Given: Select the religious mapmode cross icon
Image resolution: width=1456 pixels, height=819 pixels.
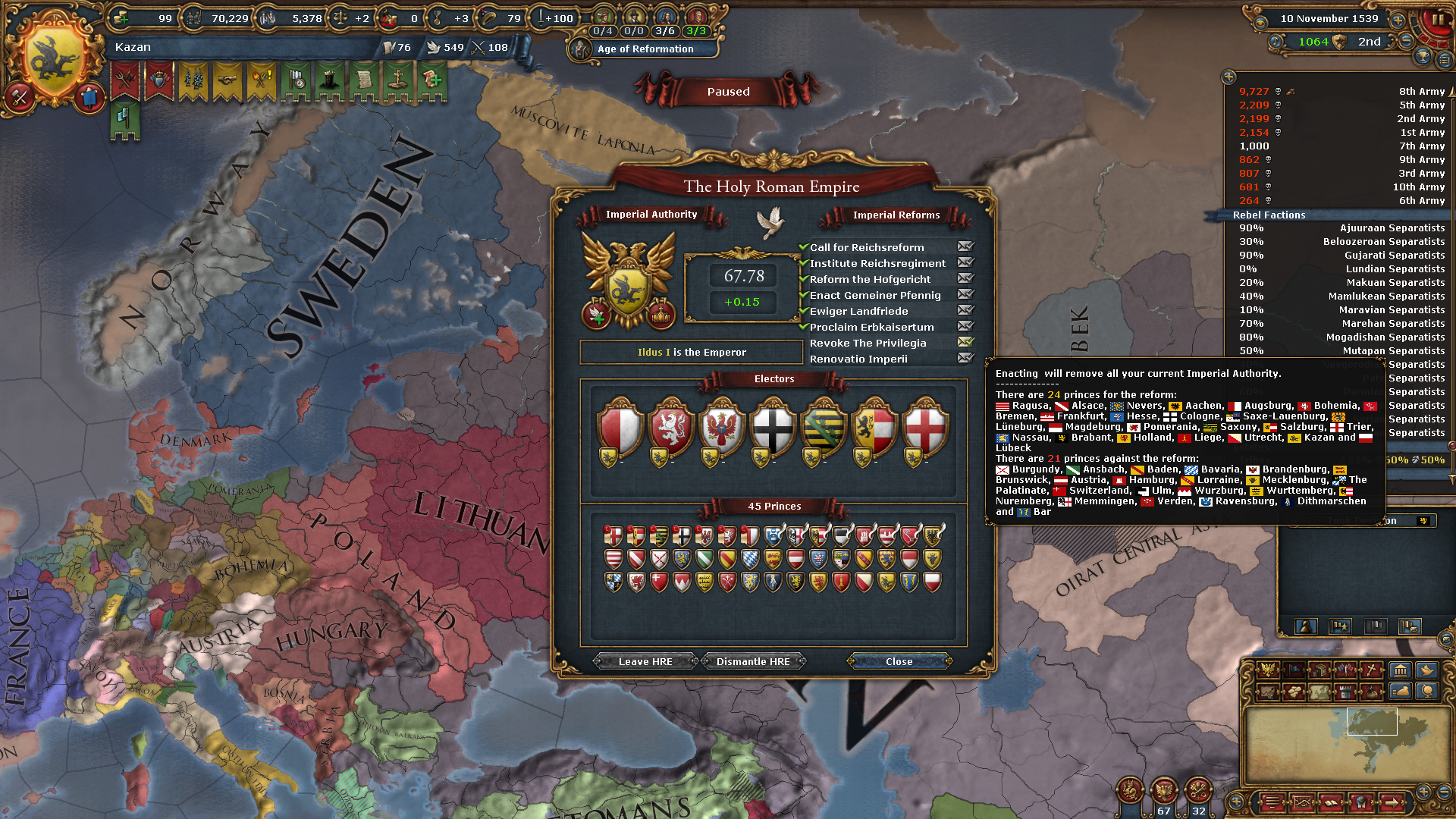Looking at the screenshot, I should click(1370, 670).
